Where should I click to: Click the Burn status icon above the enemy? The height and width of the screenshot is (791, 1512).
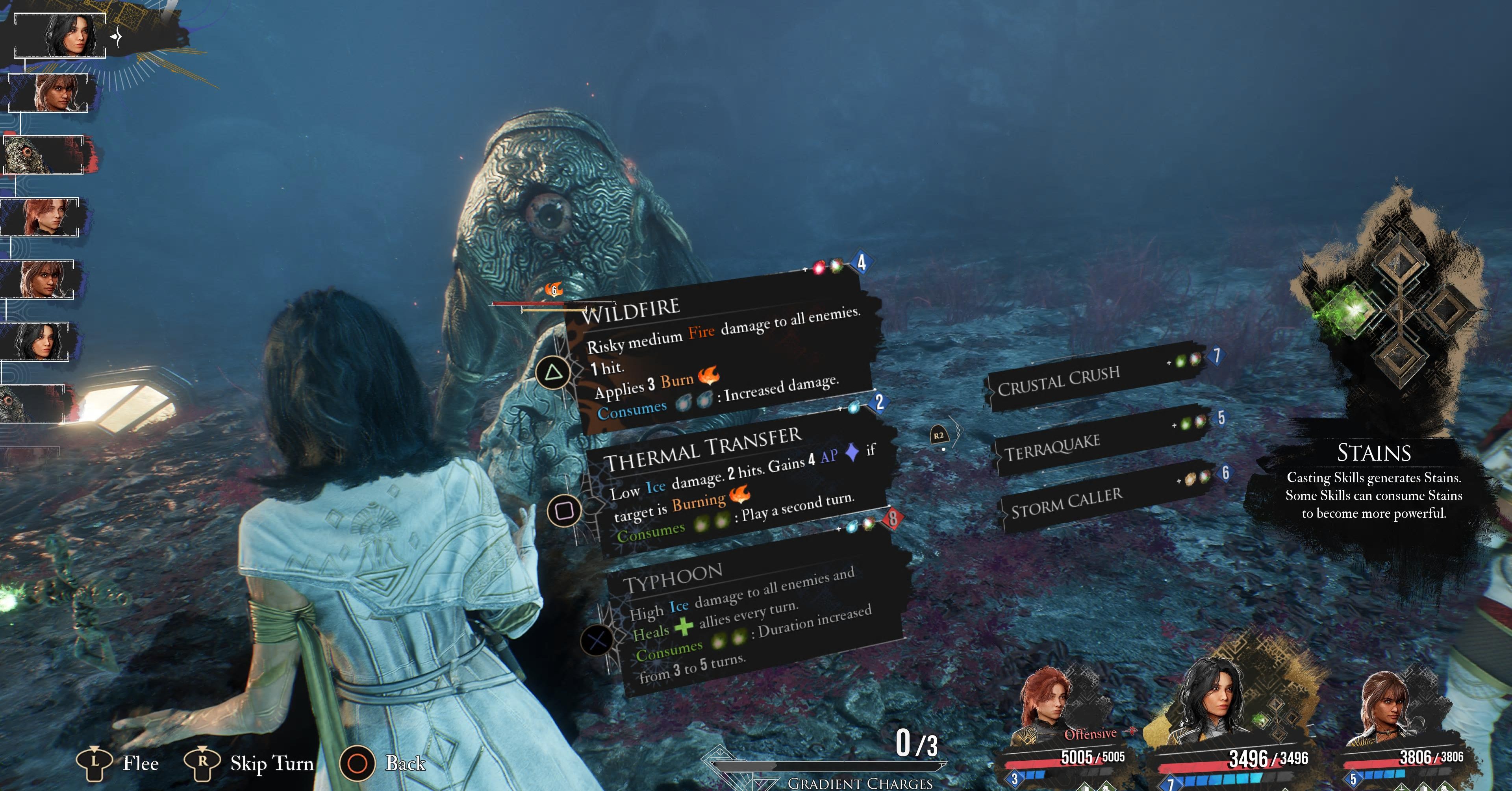[x=554, y=289]
